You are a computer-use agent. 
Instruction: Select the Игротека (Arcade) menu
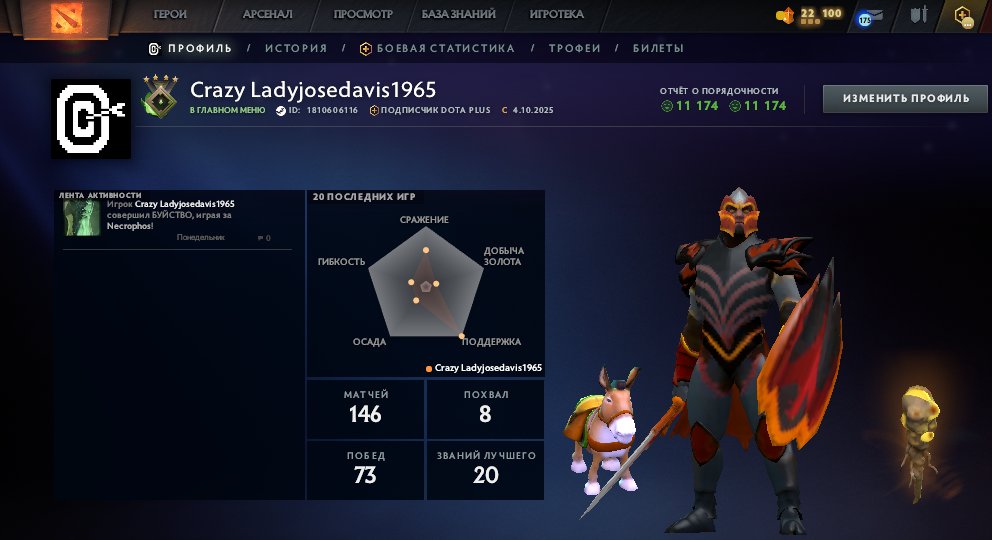tap(556, 15)
